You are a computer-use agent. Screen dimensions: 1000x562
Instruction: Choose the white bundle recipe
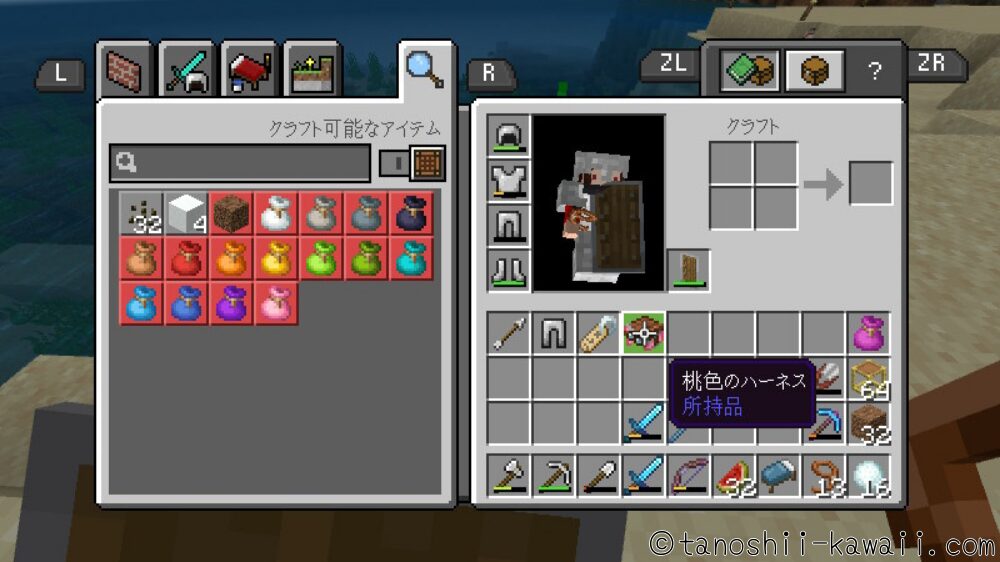[275, 213]
